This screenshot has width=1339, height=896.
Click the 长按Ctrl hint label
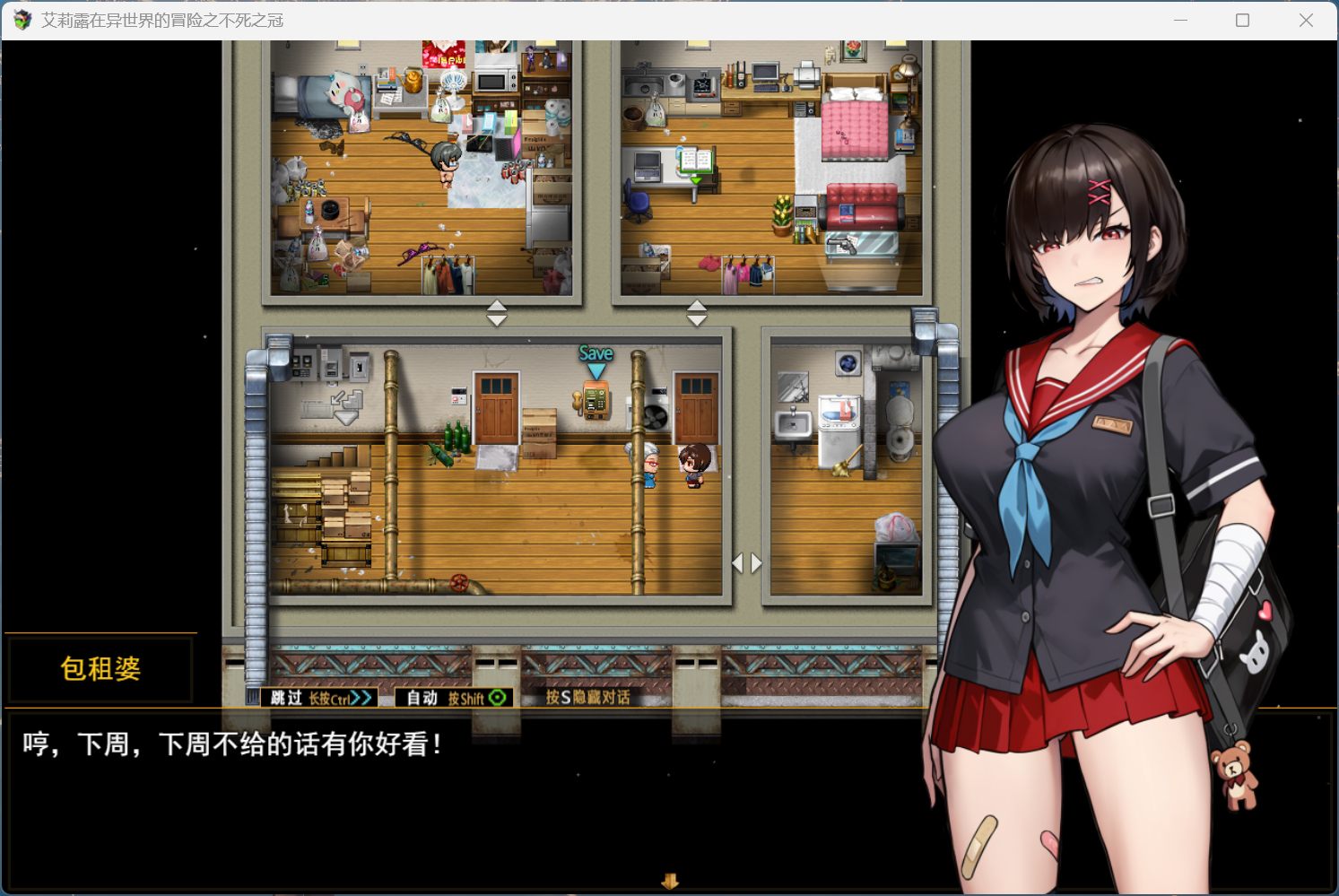pos(332,699)
